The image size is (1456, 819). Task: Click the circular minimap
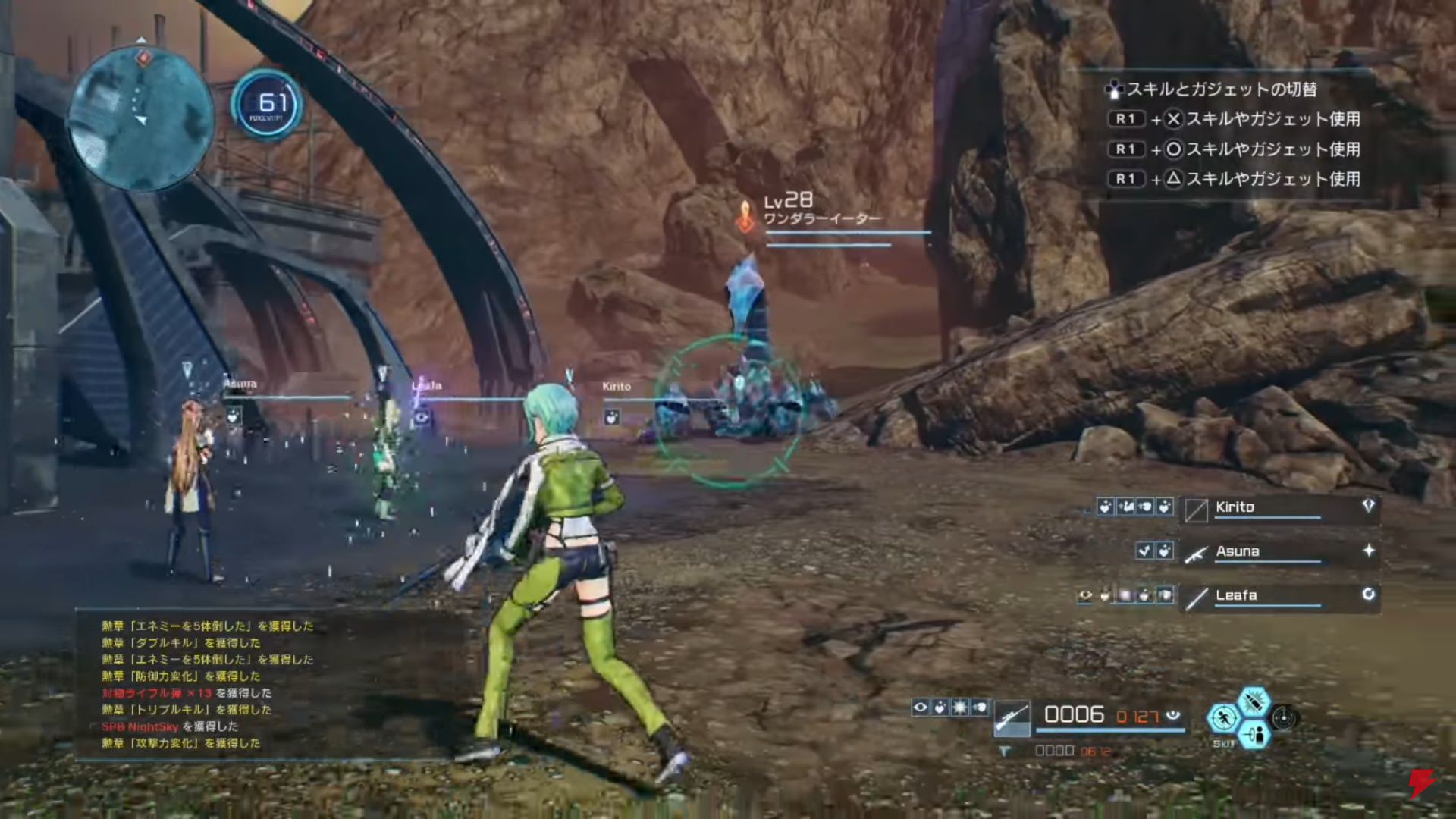click(141, 118)
